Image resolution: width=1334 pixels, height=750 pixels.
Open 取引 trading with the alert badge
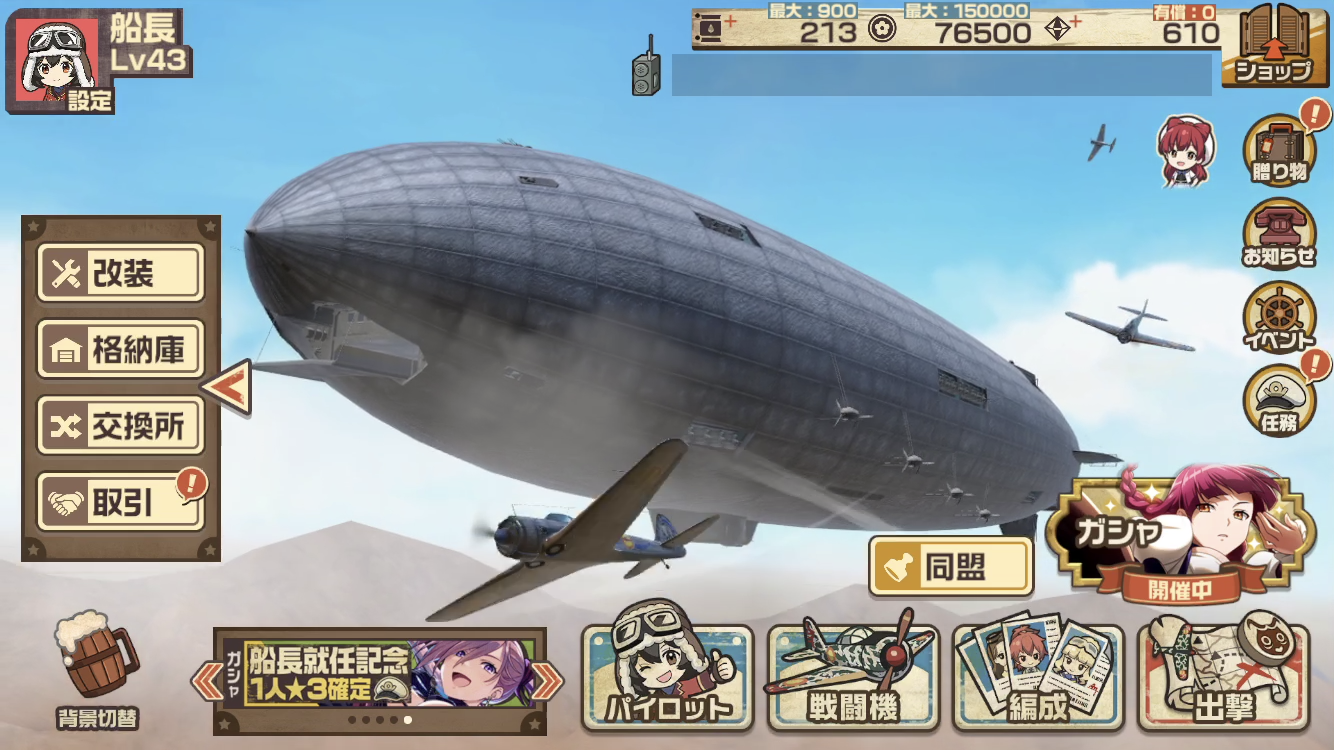pyautogui.click(x=120, y=501)
